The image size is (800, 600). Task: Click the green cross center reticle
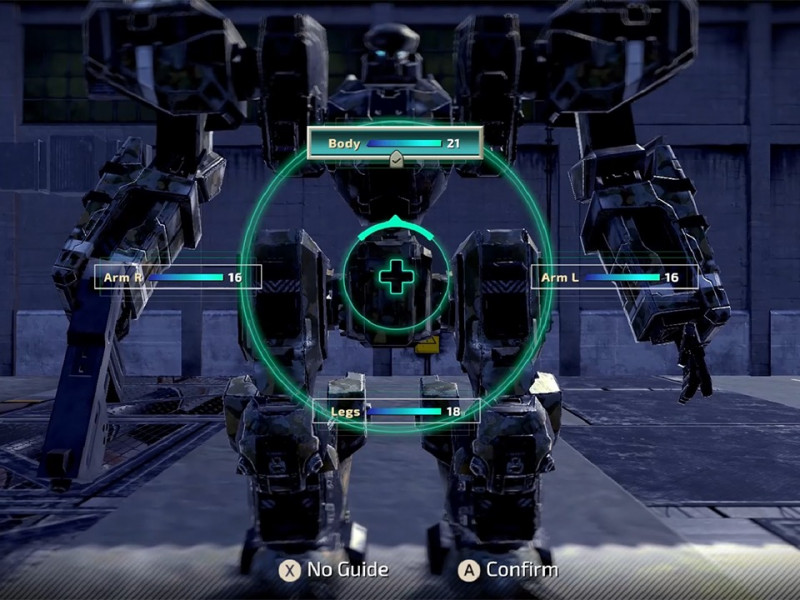tap(396, 276)
